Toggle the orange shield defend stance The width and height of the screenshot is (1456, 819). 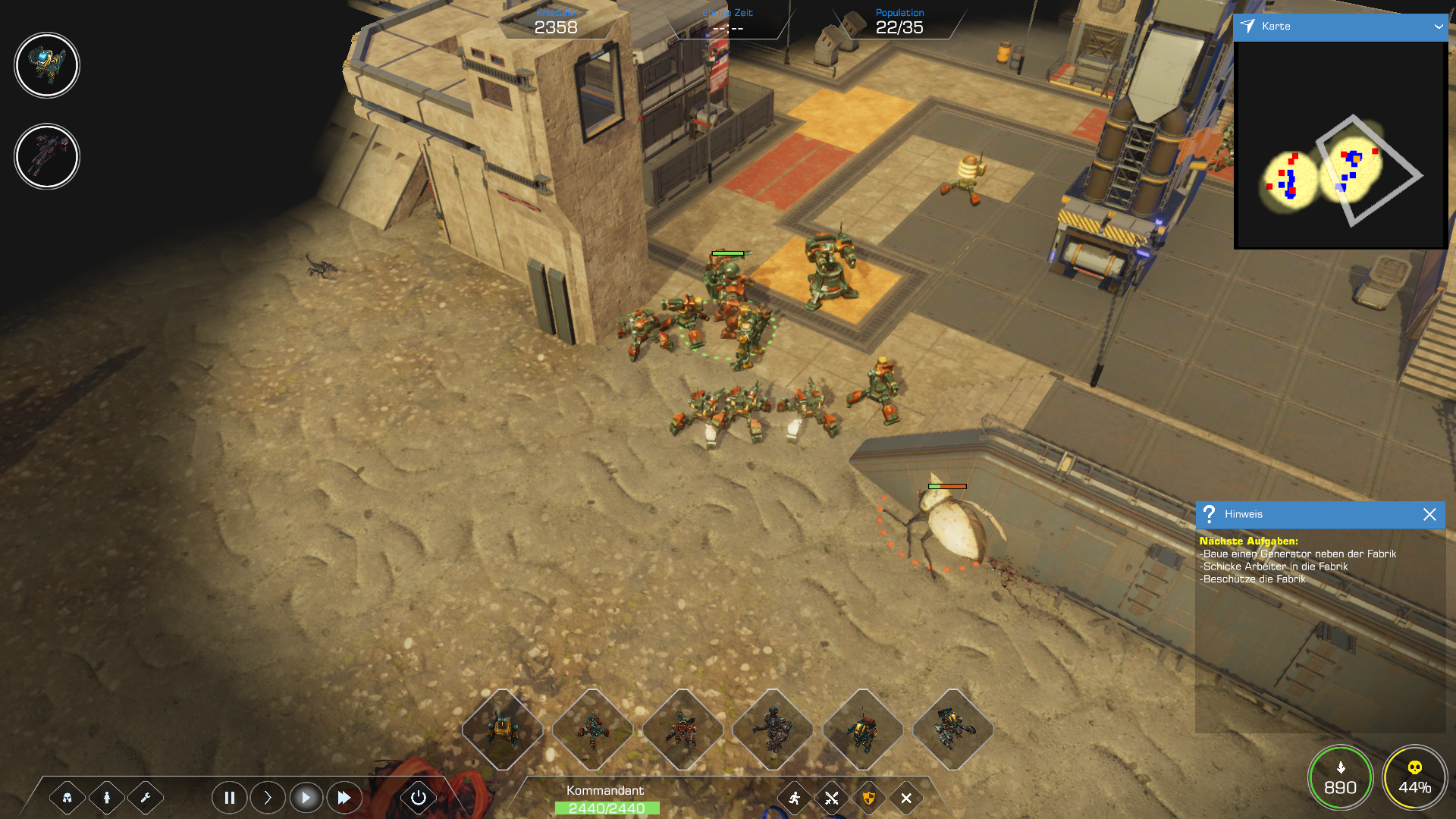pyautogui.click(x=869, y=798)
